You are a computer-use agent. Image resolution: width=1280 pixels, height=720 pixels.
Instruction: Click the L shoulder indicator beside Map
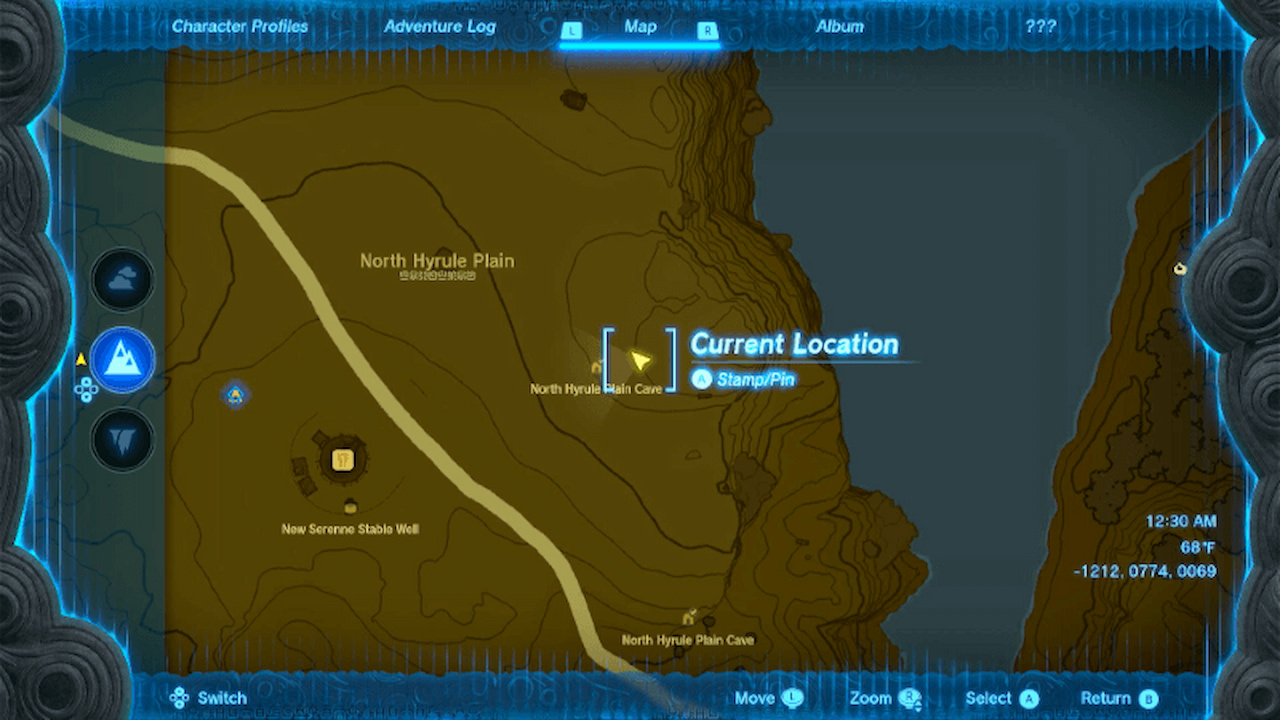(572, 31)
